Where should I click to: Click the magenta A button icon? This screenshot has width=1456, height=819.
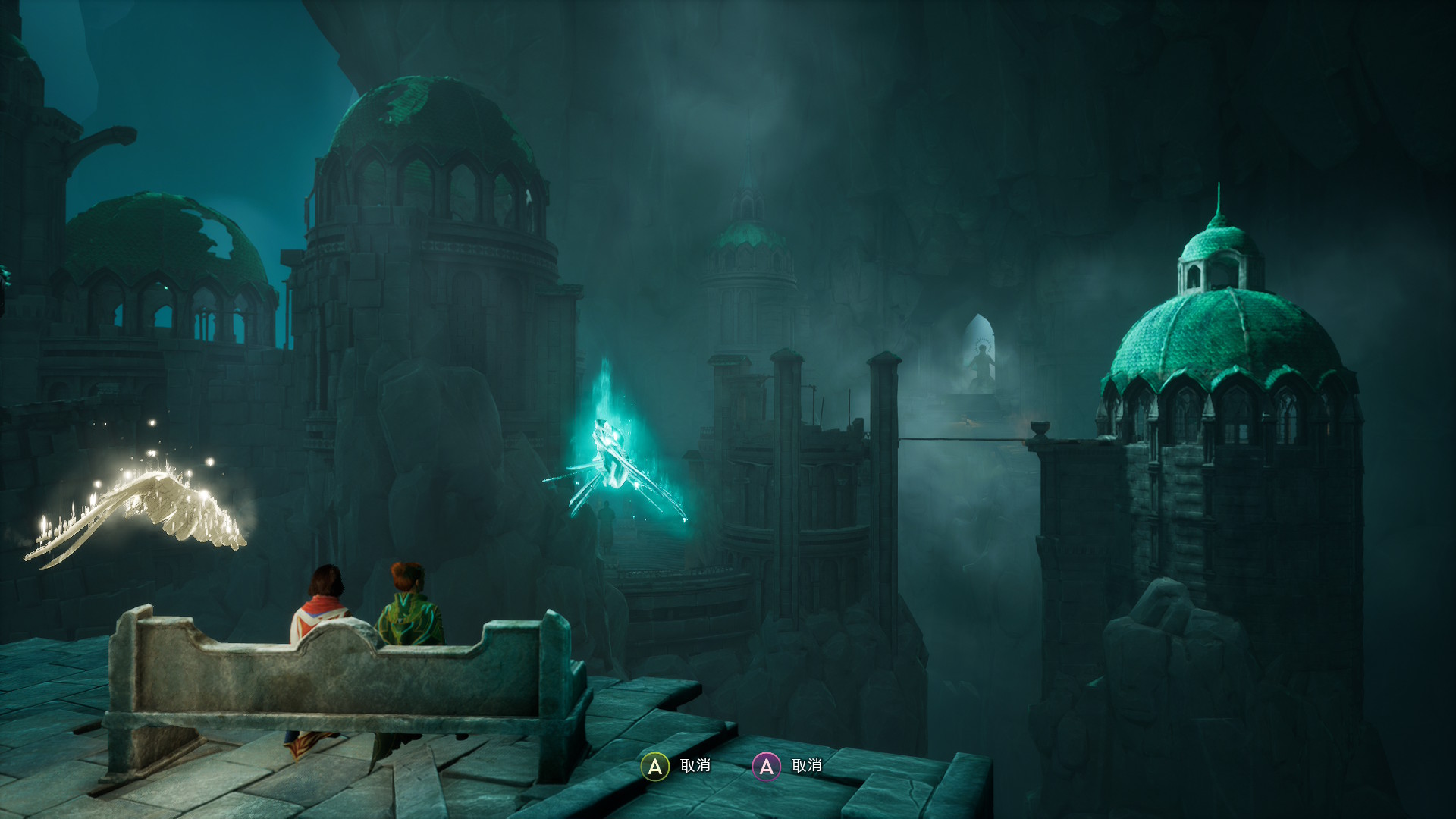tap(767, 767)
